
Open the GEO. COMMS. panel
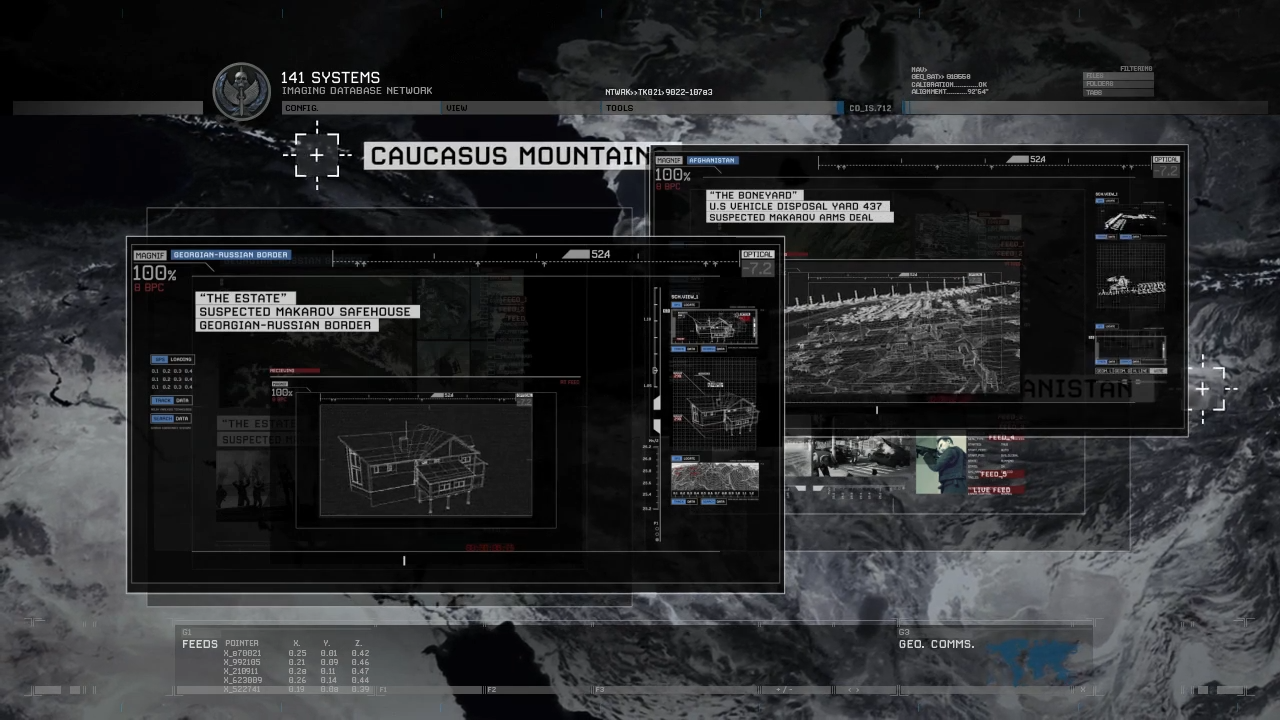tap(936, 644)
